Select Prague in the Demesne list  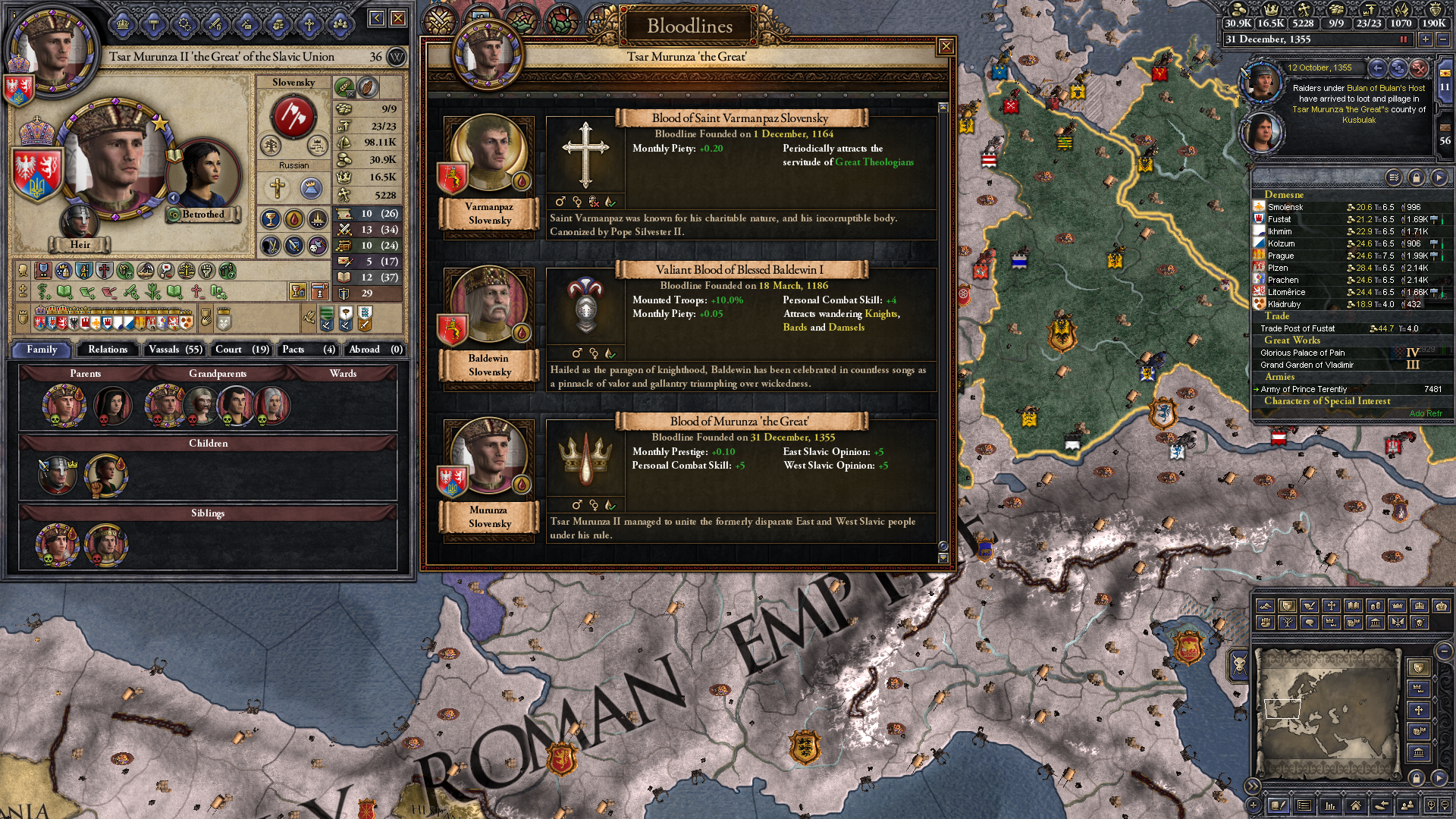[x=1281, y=256]
